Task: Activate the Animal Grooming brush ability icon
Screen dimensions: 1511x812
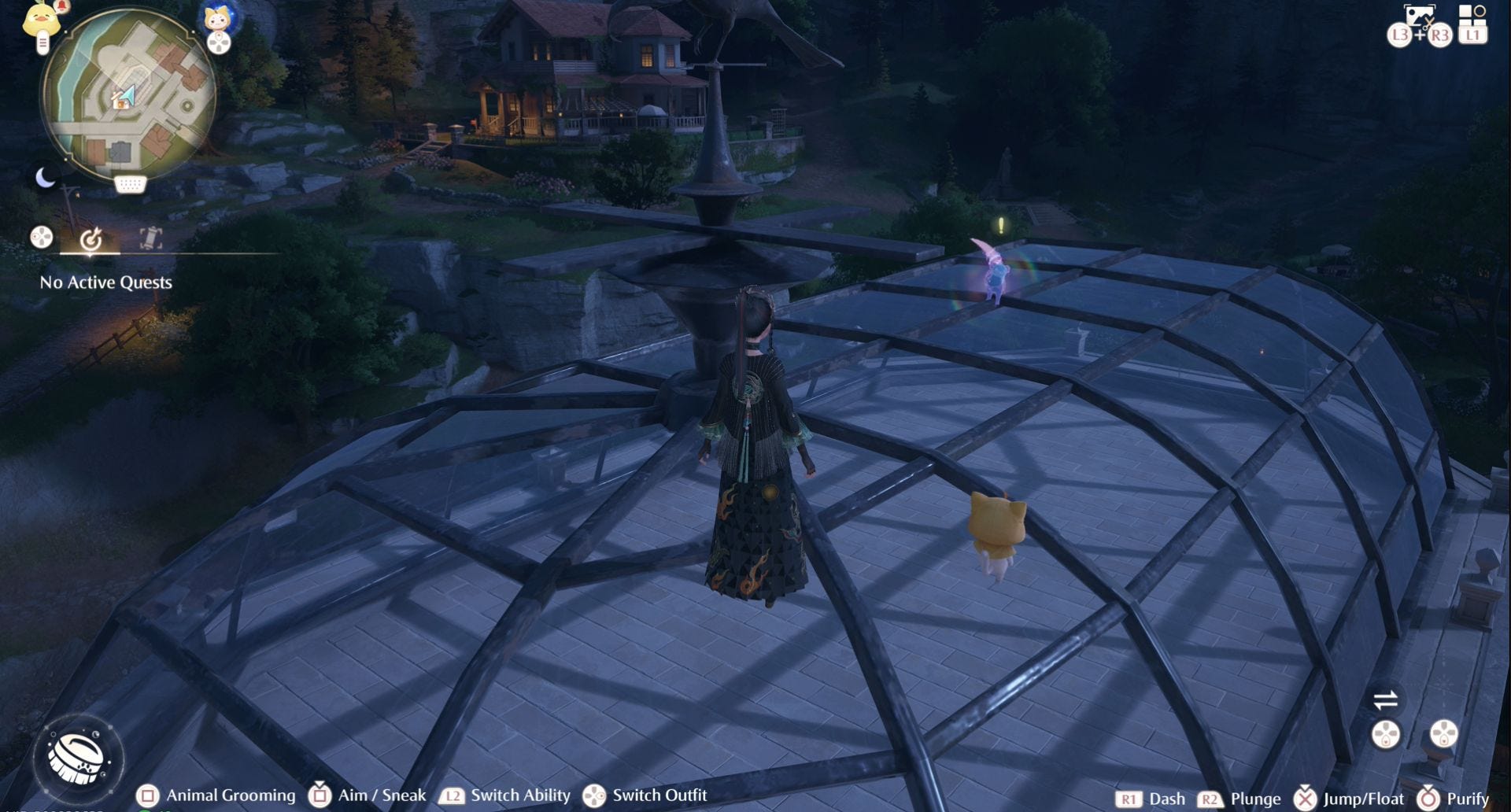Action: tap(77, 757)
